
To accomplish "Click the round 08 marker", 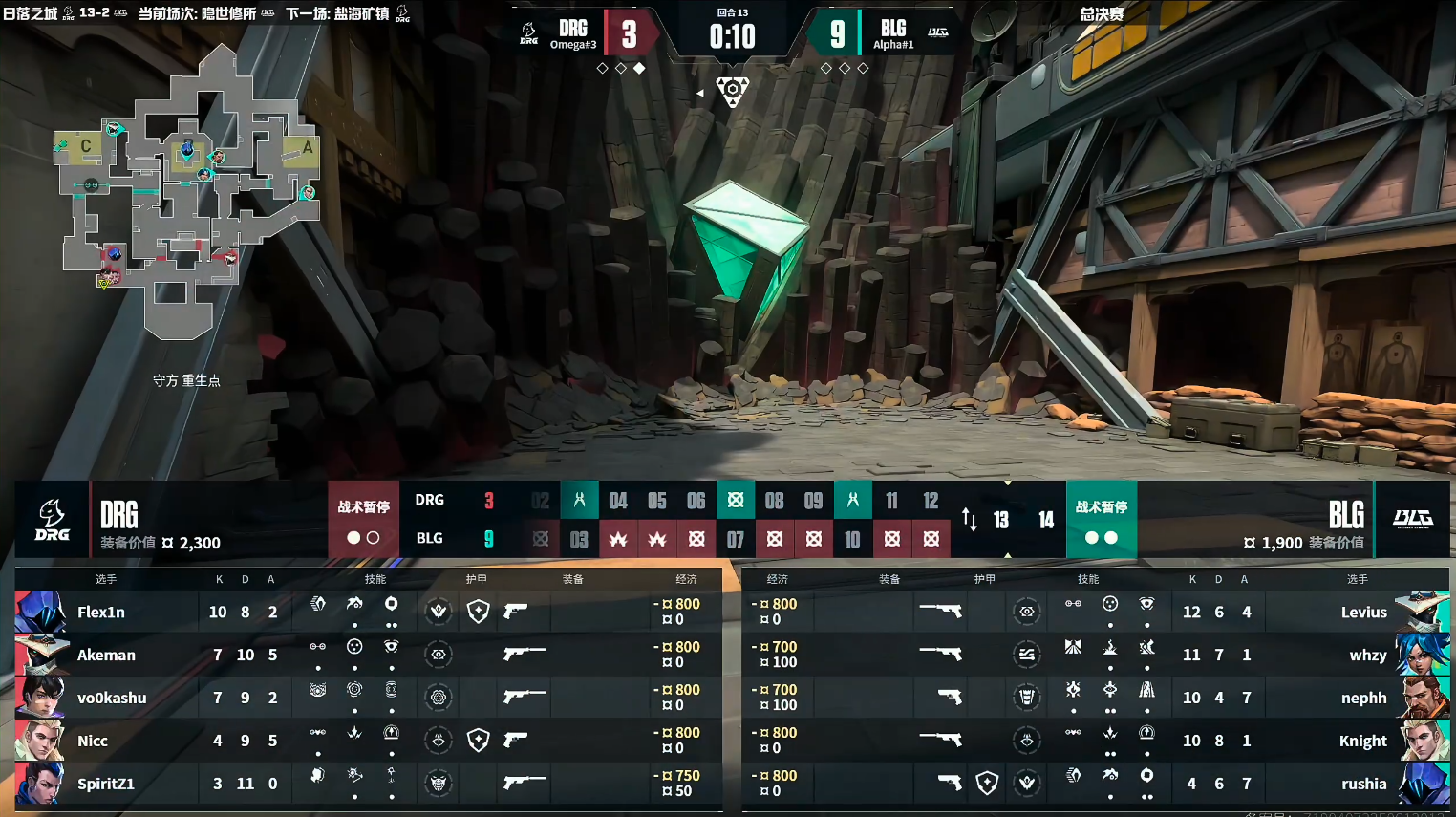I will coord(774,501).
